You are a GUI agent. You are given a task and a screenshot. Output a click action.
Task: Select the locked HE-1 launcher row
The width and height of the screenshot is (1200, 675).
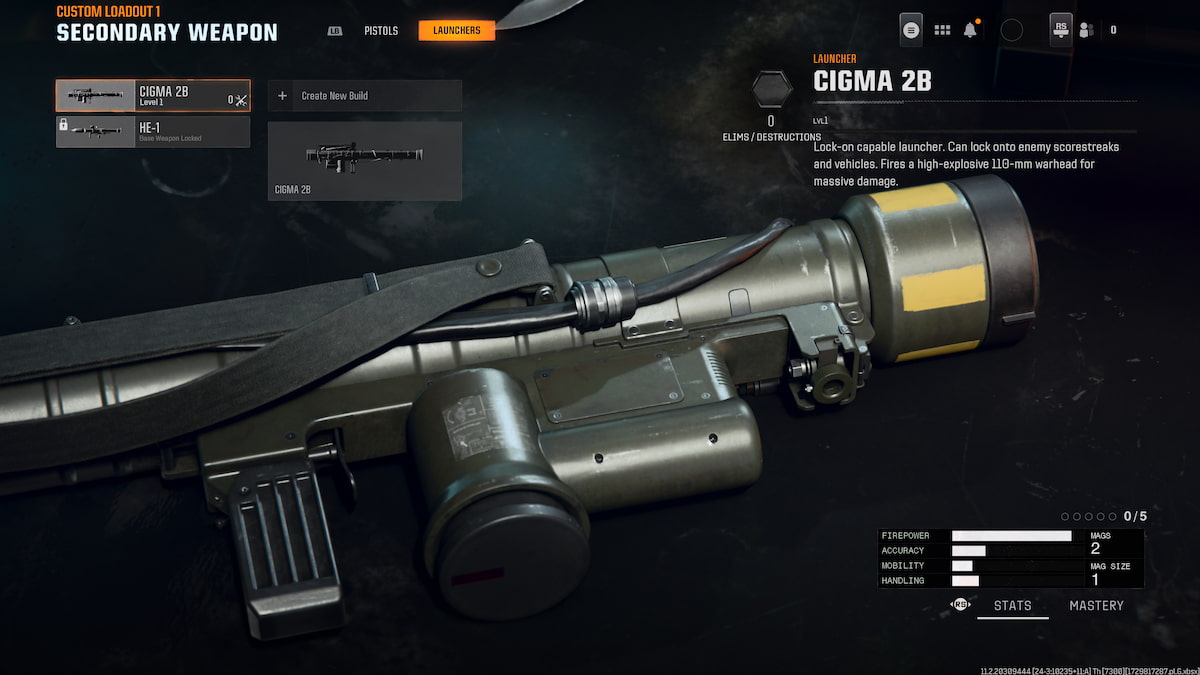(x=153, y=131)
